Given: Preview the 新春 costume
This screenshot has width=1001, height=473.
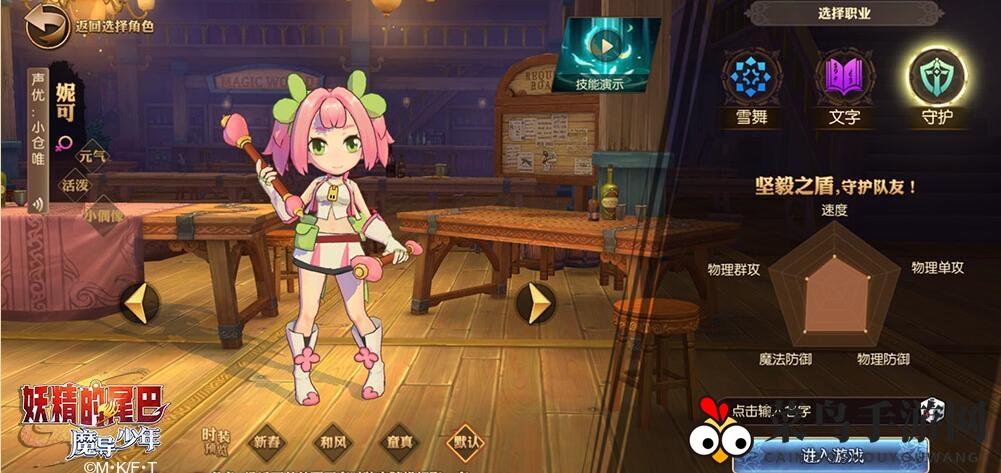Looking at the screenshot, I should (x=268, y=441).
